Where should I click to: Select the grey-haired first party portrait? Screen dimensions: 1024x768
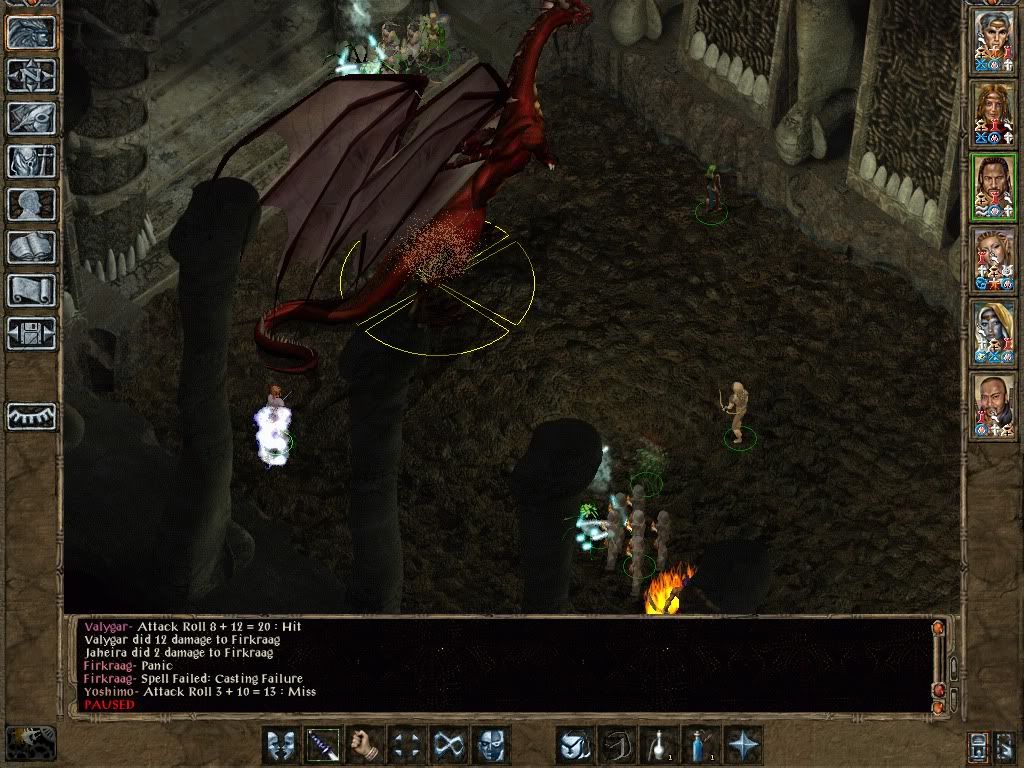pos(994,41)
